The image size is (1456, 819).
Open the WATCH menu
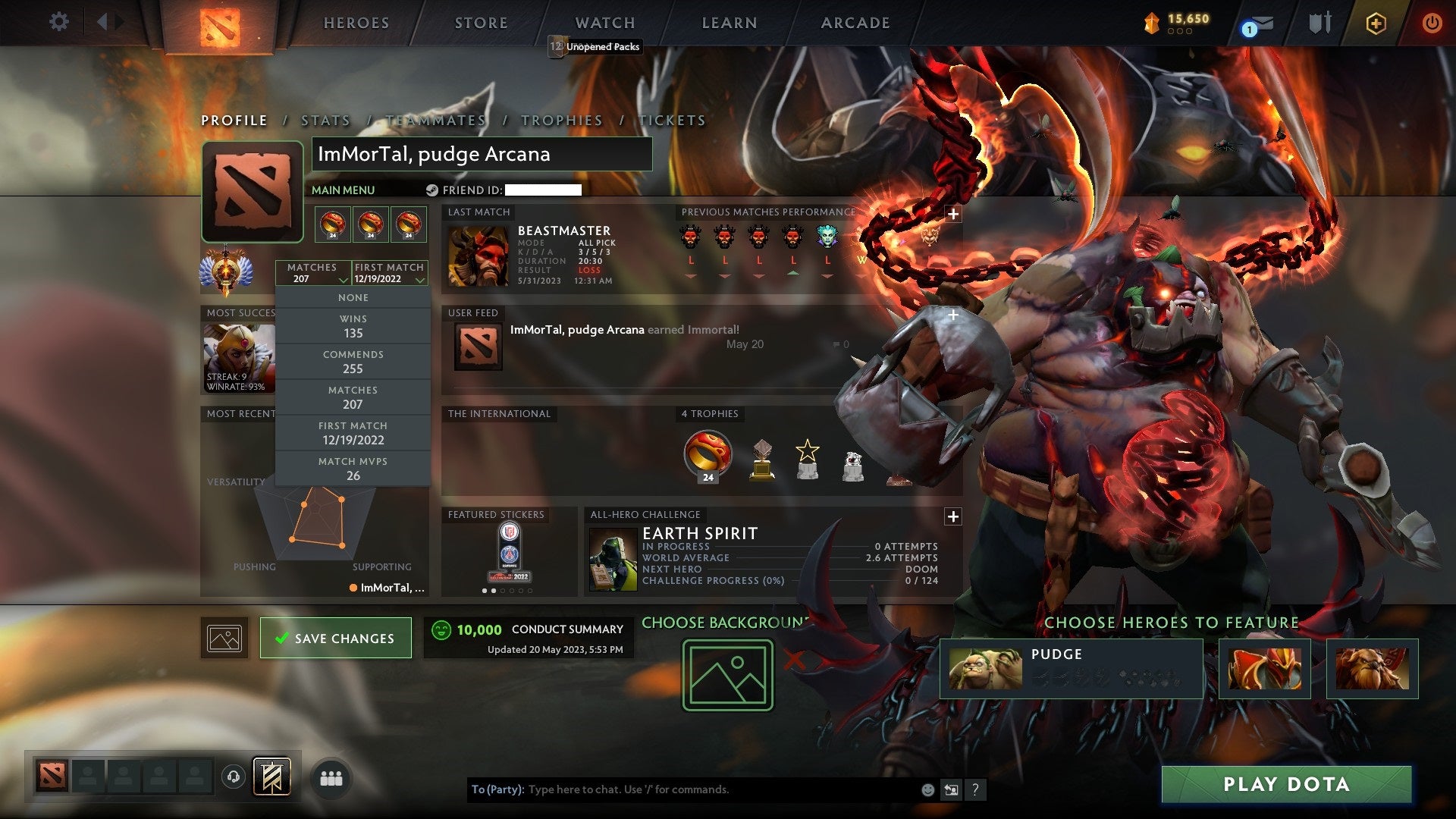coord(604,23)
